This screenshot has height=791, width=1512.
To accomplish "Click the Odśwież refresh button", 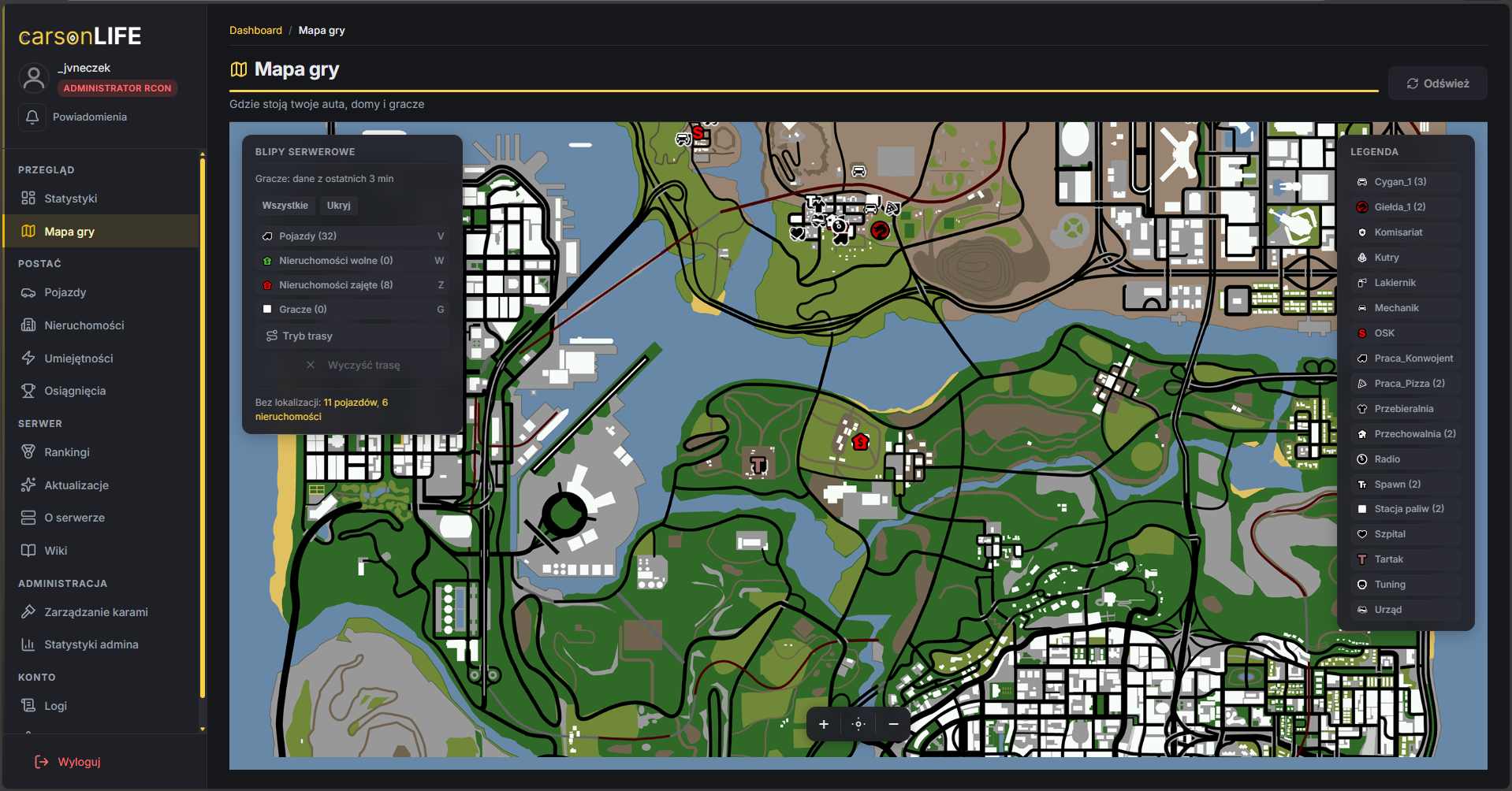I will tap(1438, 84).
